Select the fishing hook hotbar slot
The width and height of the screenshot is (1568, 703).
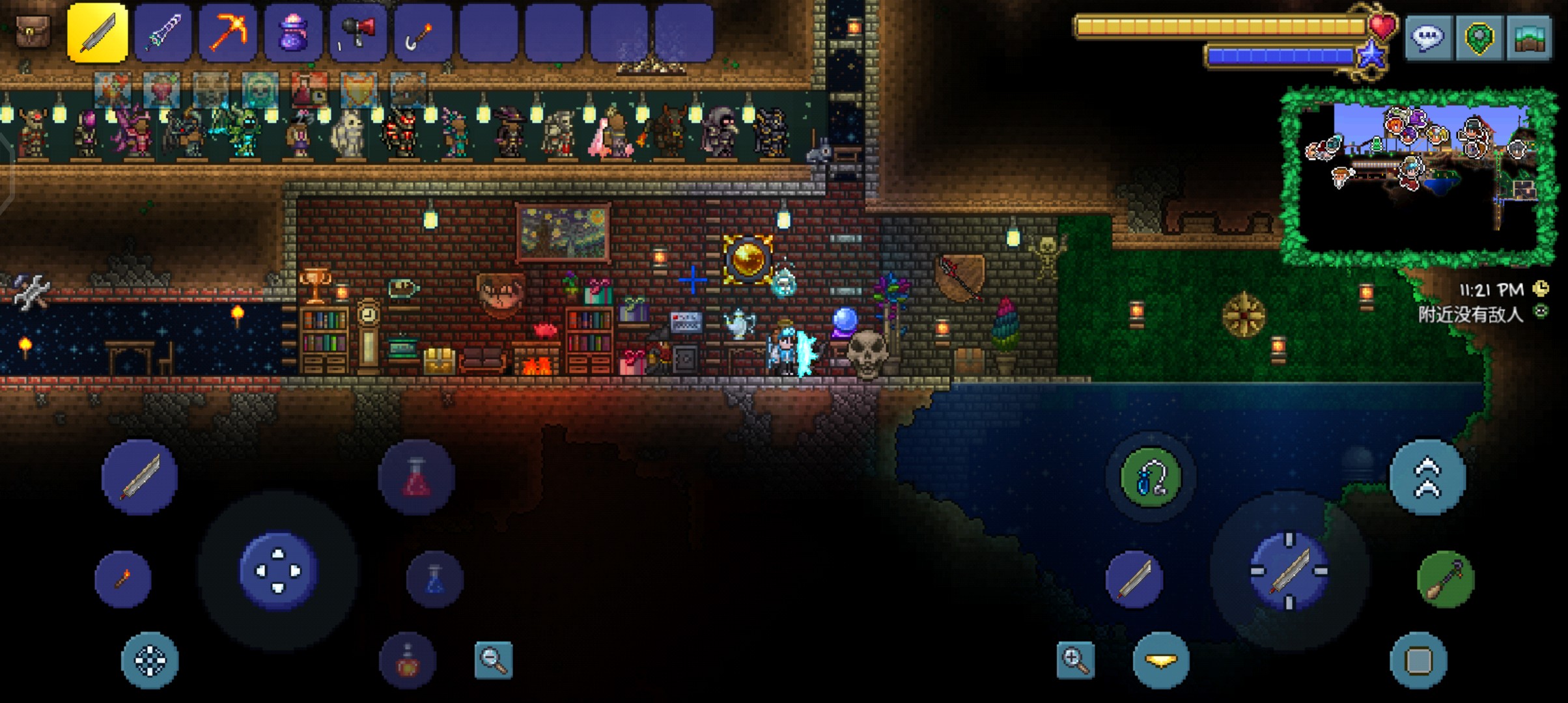point(423,33)
